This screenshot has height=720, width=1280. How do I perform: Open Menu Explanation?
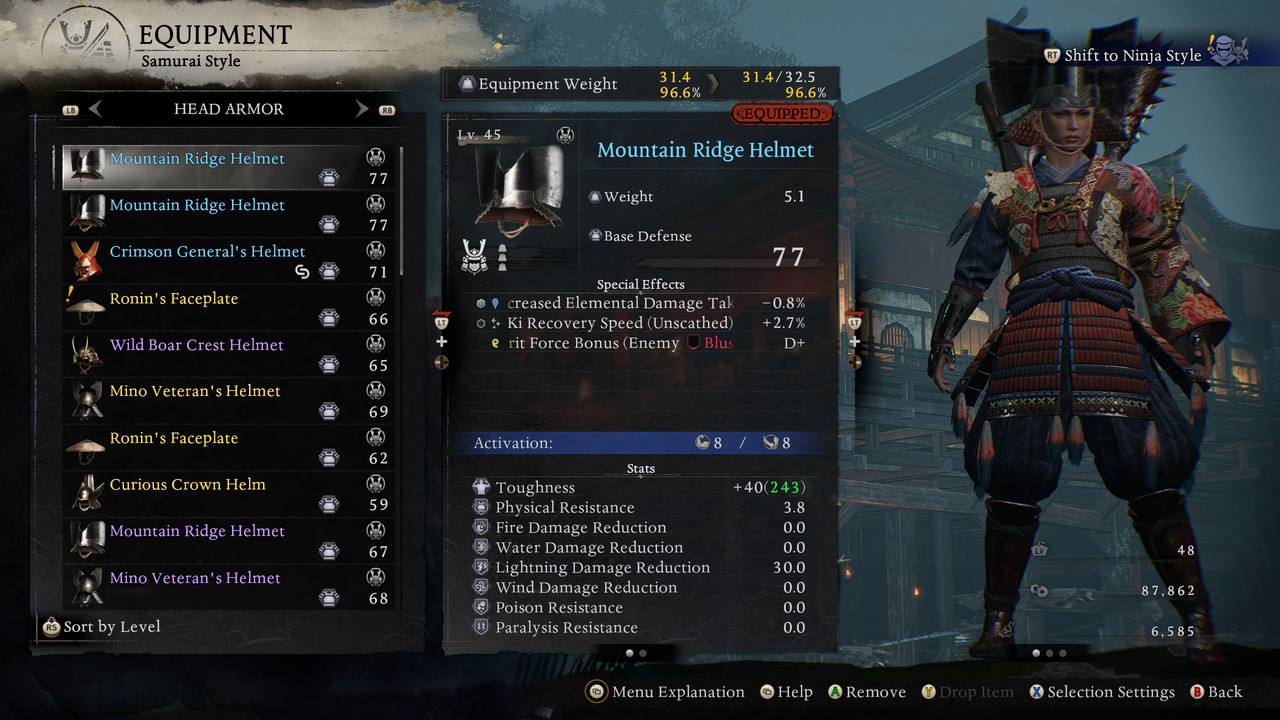666,692
